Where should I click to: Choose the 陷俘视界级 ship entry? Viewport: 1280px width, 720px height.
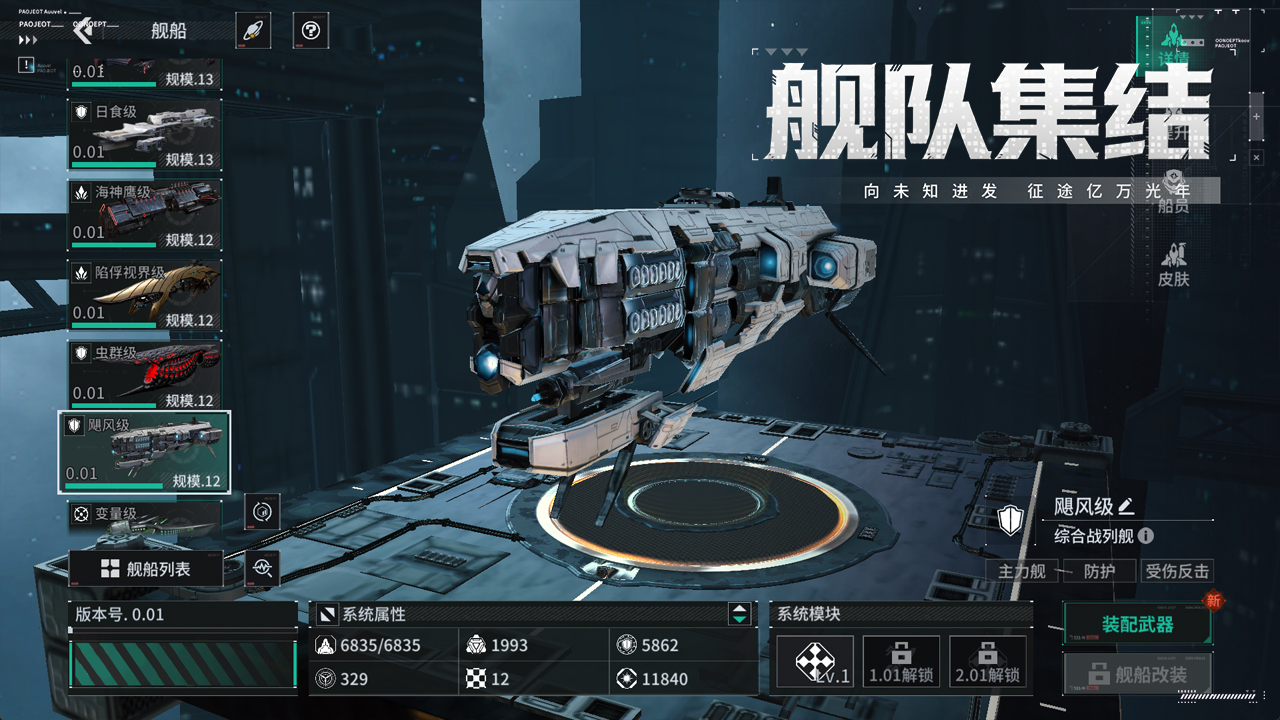tap(145, 294)
